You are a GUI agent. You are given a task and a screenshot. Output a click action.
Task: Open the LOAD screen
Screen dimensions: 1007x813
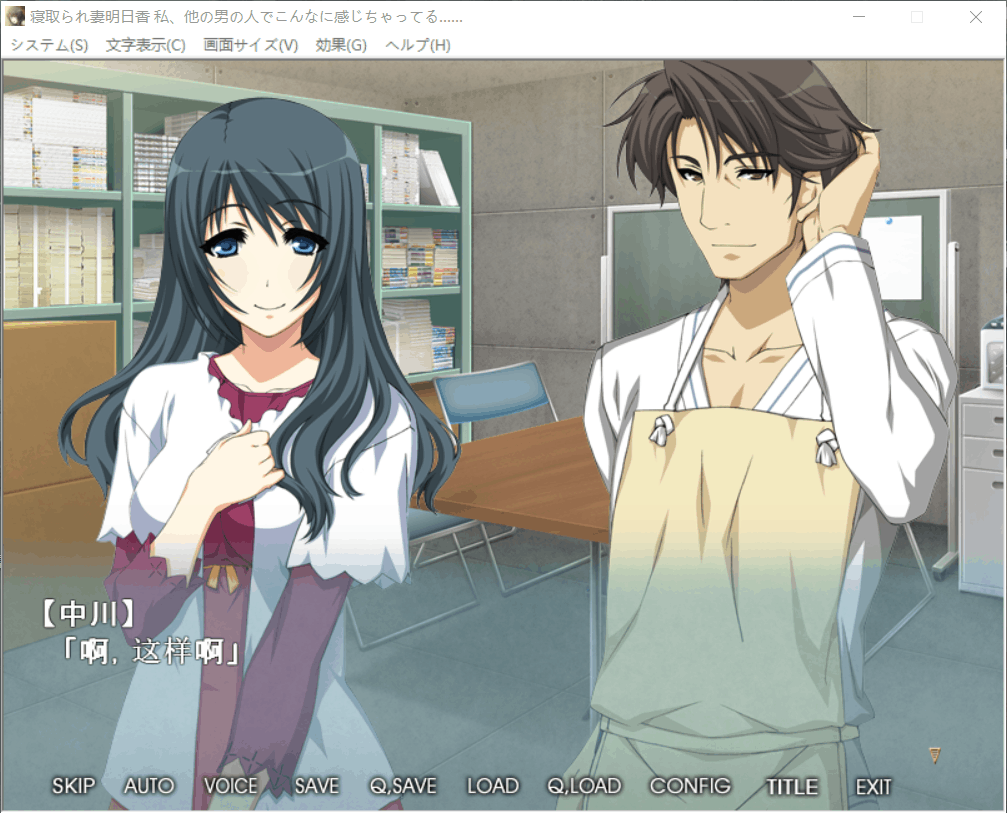click(x=492, y=786)
